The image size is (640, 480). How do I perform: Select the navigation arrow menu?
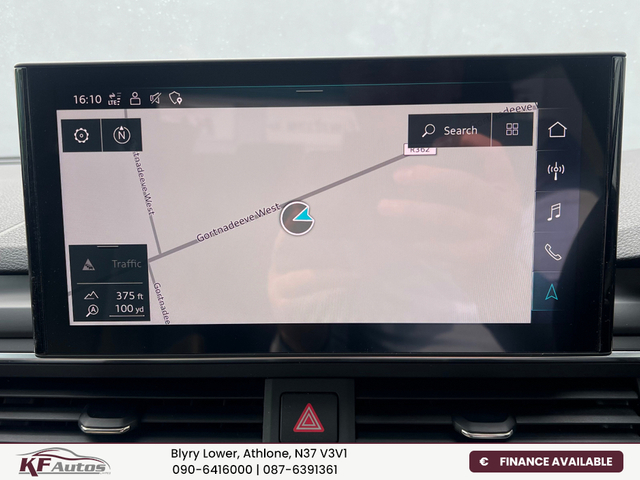[x=551, y=292]
